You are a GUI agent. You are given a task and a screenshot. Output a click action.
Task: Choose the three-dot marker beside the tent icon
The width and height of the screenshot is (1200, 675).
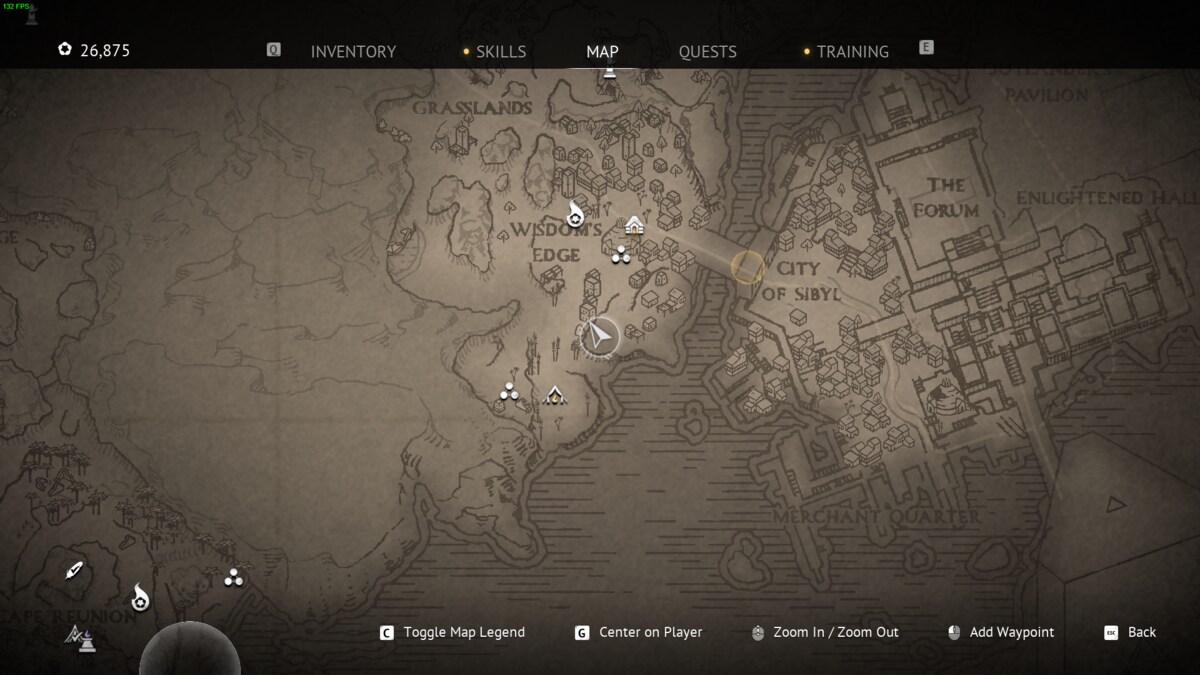click(x=509, y=392)
